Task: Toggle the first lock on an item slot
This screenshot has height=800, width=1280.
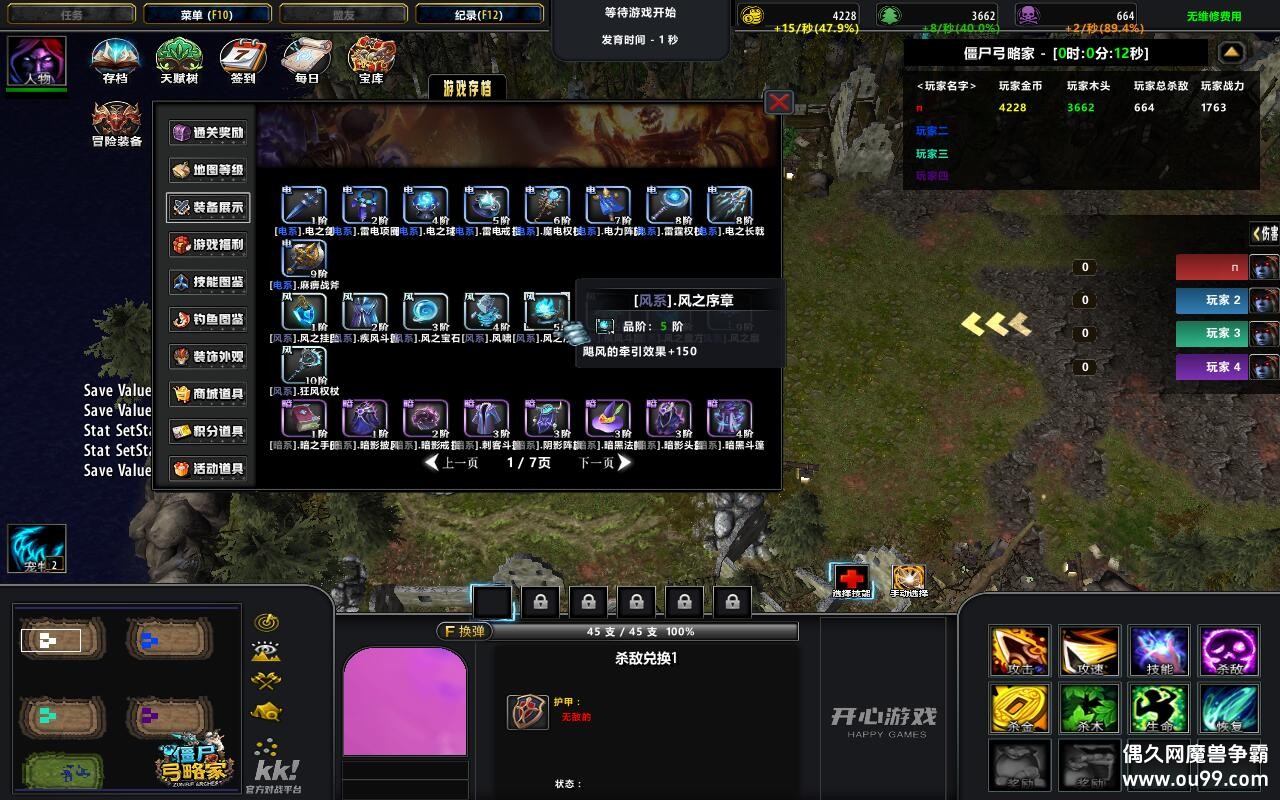Action: tap(540, 600)
